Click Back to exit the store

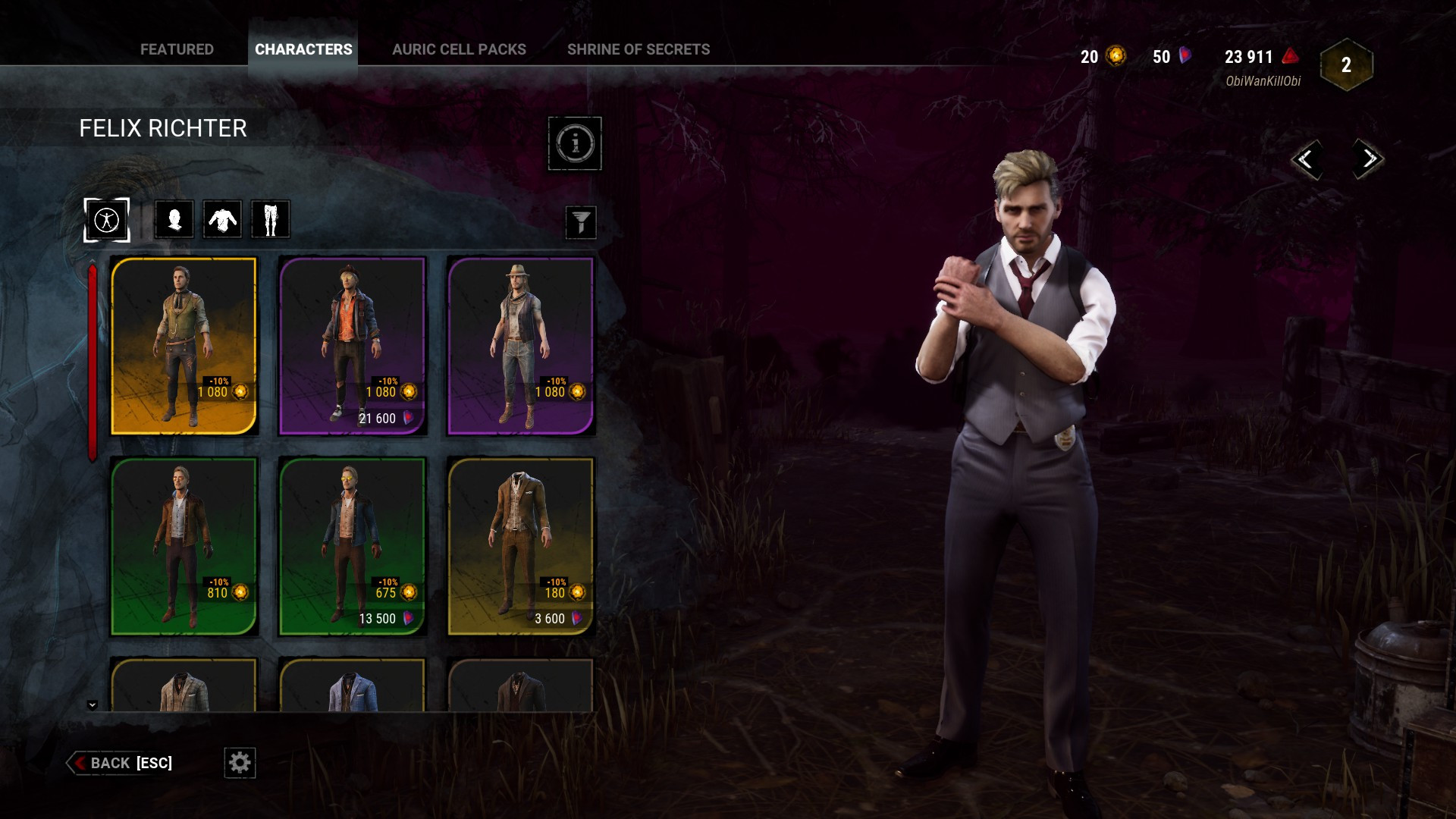tap(109, 763)
